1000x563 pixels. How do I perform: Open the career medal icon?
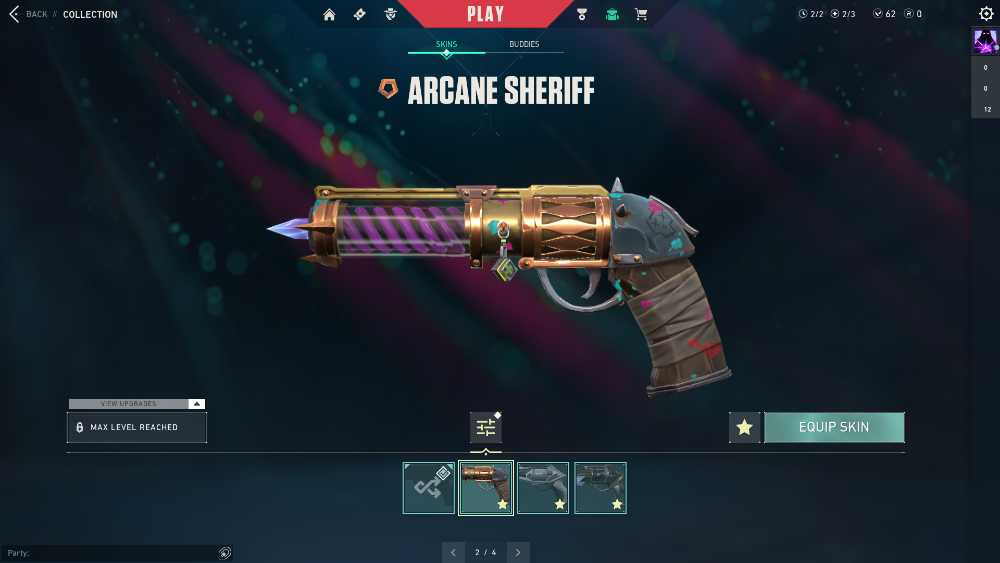pyautogui.click(x=582, y=14)
